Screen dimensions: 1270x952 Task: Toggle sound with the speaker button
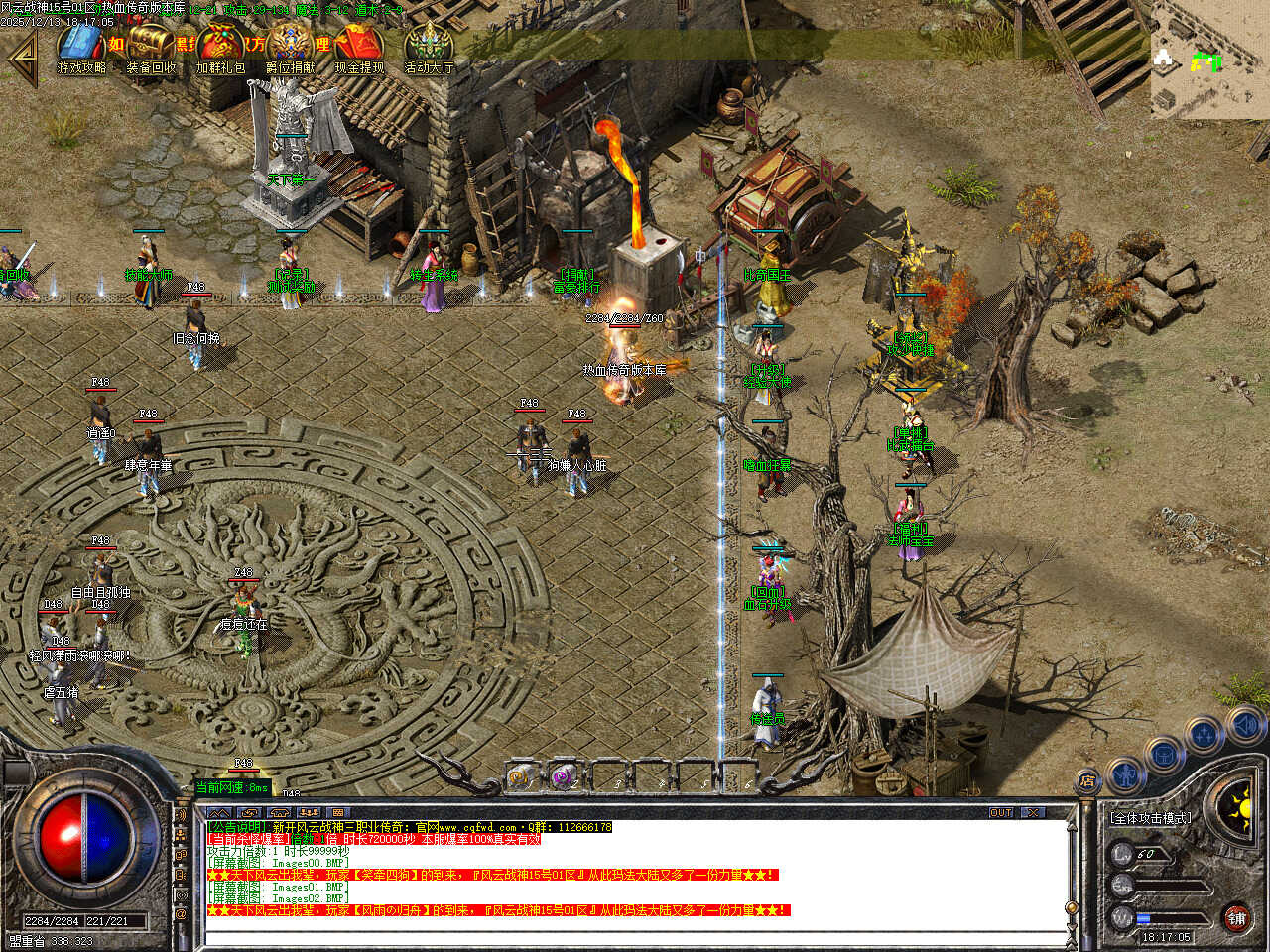(x=1244, y=725)
